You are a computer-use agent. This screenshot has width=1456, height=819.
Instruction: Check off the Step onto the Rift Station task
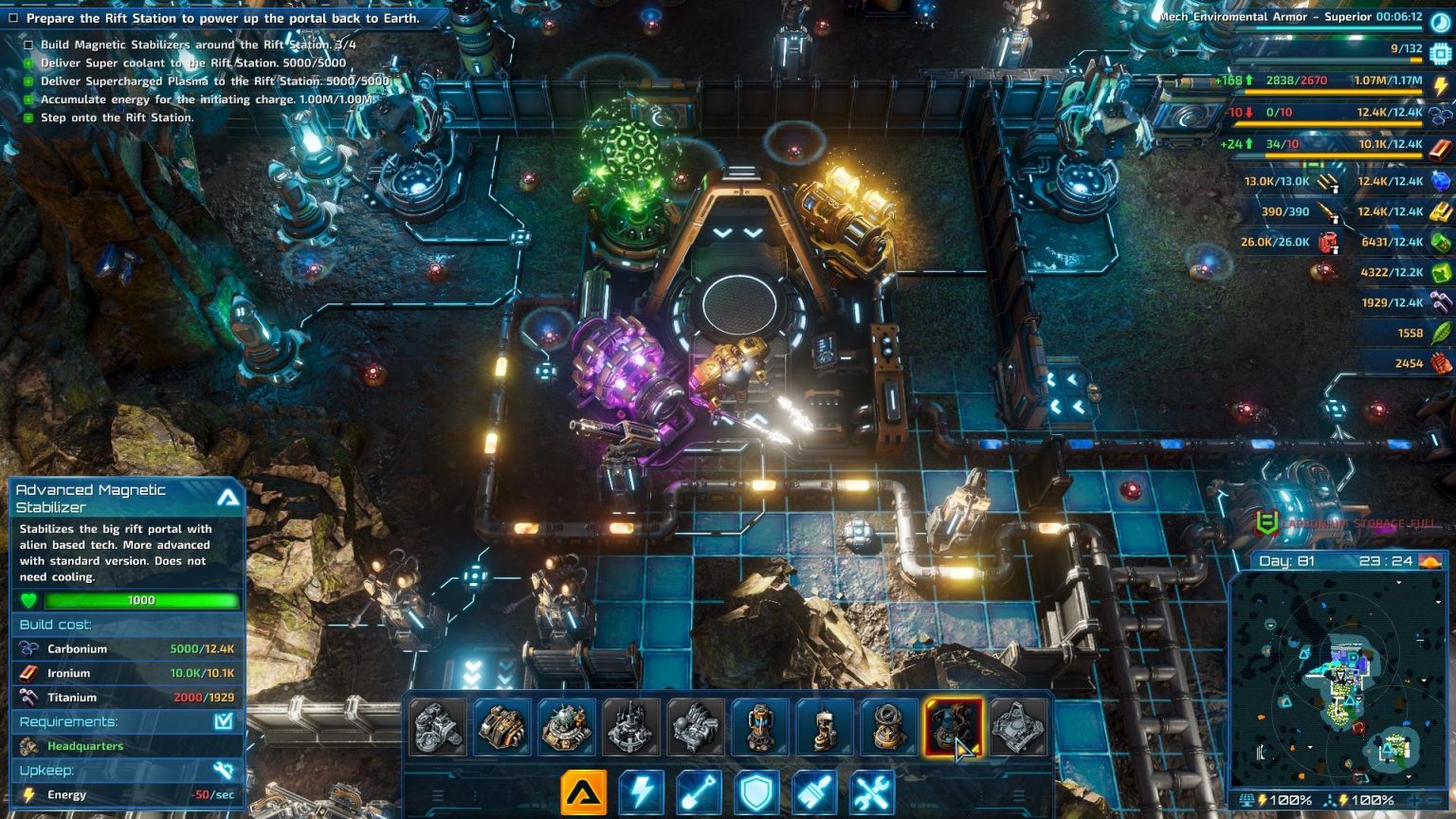(x=27, y=116)
